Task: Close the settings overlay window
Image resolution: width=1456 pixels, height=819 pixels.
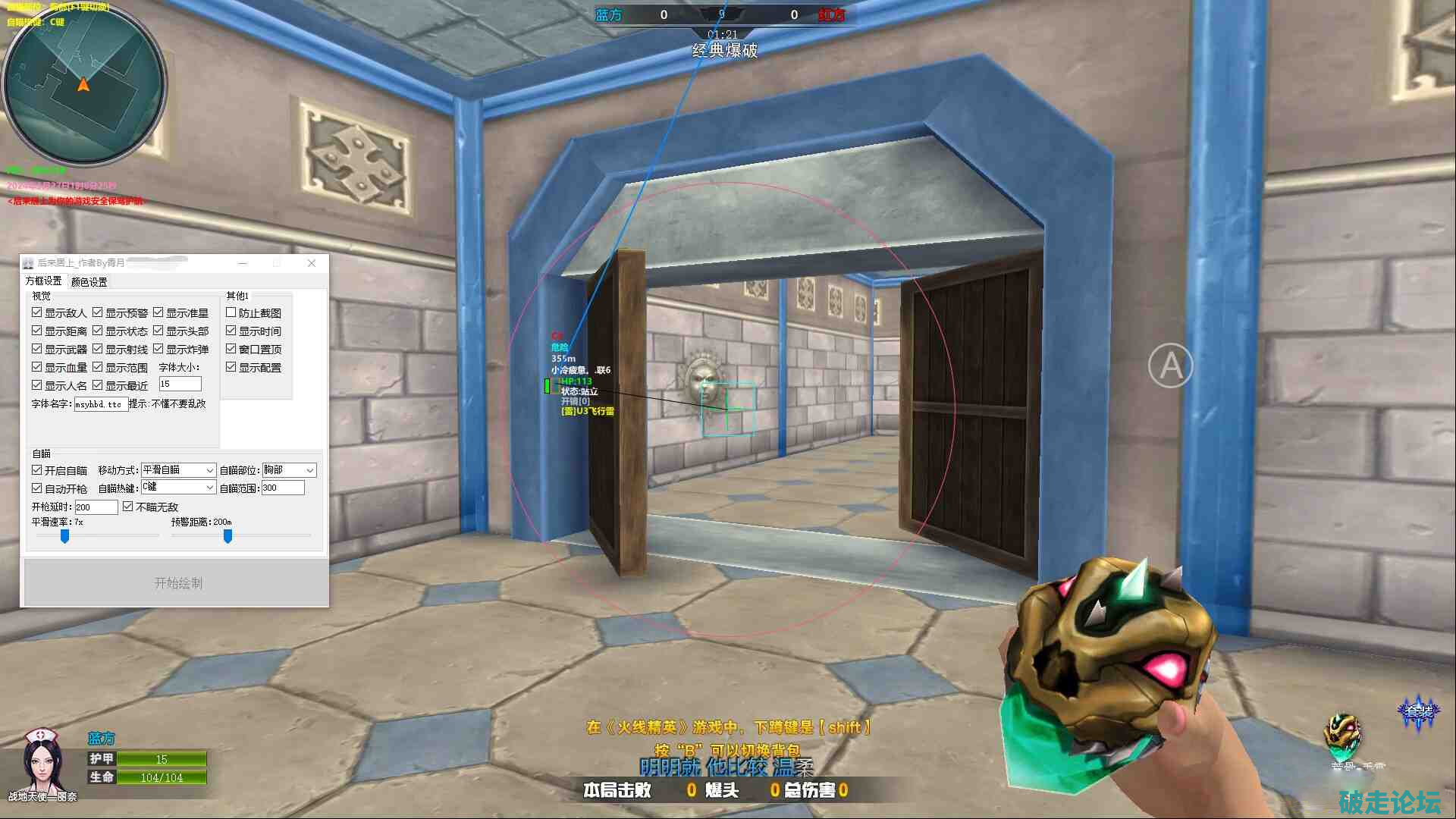Action: [x=312, y=263]
